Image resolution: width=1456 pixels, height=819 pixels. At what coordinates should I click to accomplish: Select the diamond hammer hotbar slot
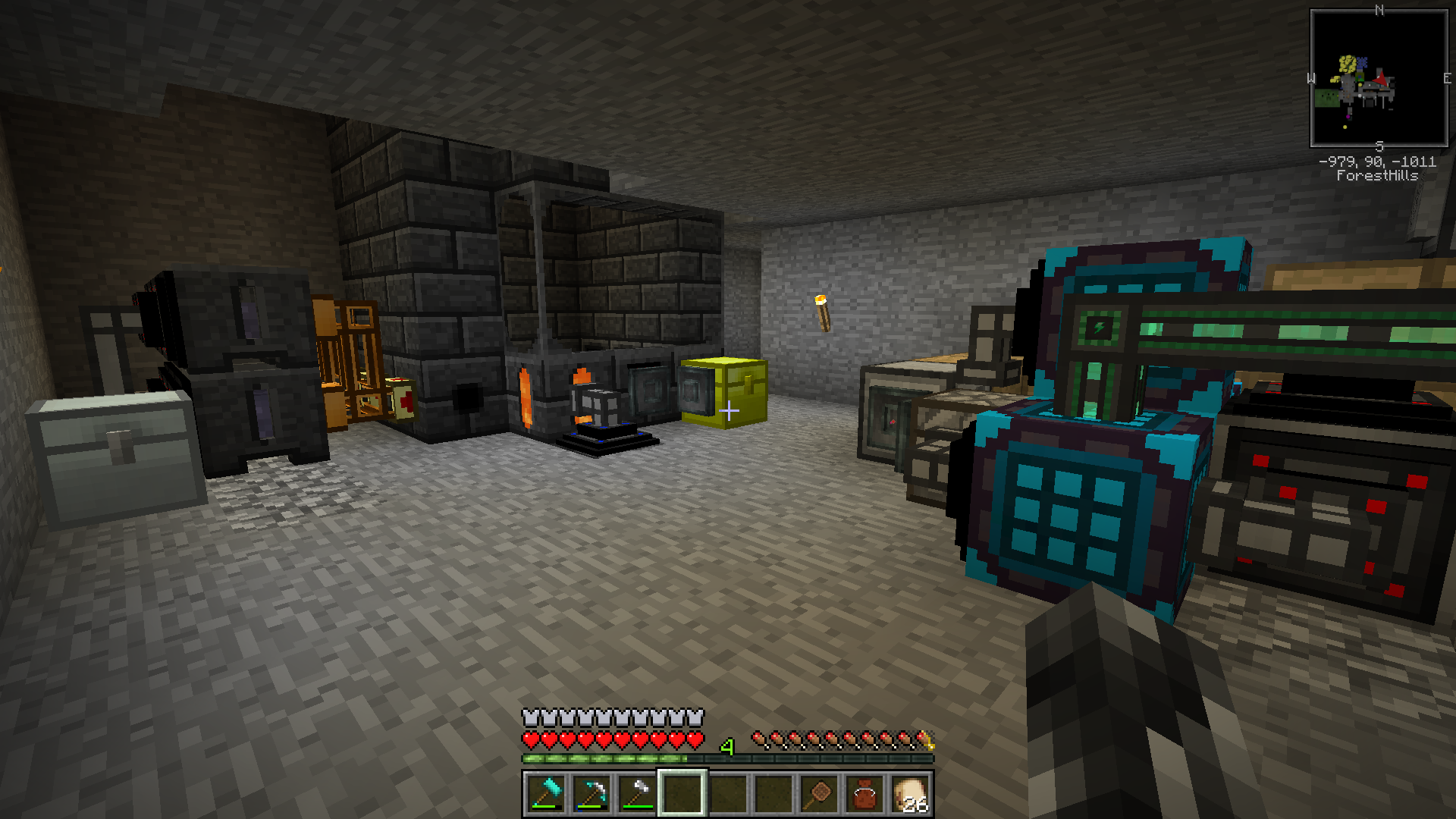point(545,793)
